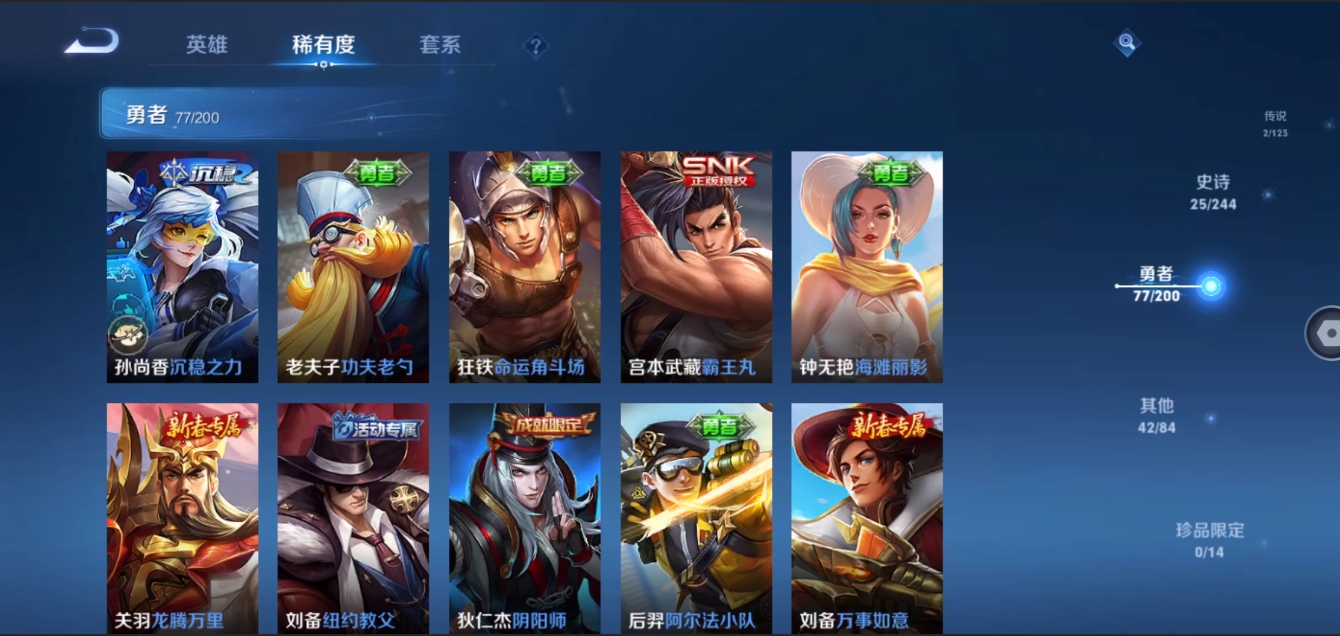Image resolution: width=1340 pixels, height=636 pixels.
Task: Select the 老夫子 功夫老勺 skin card
Action: pos(353,267)
